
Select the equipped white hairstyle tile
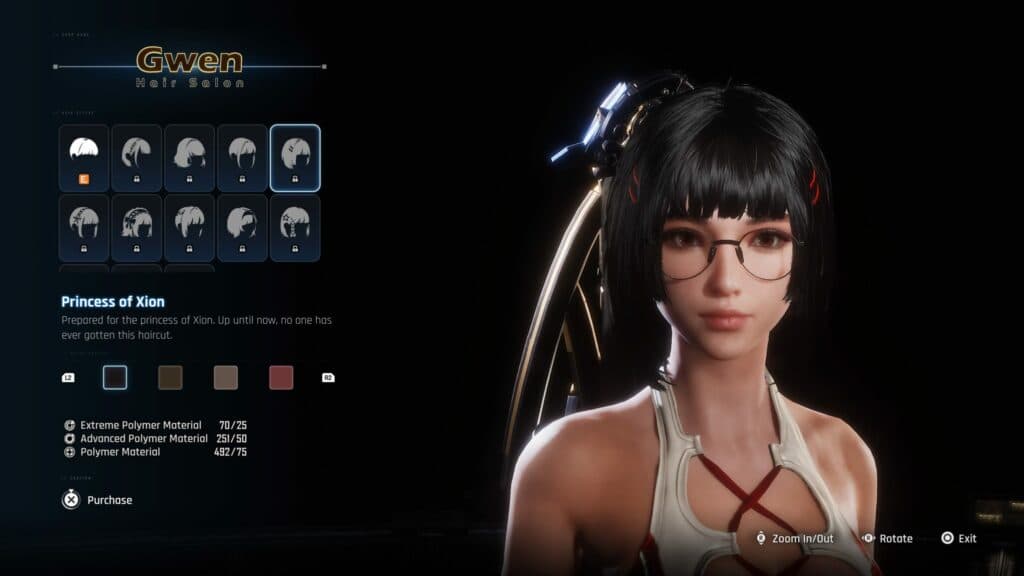pyautogui.click(x=83, y=157)
